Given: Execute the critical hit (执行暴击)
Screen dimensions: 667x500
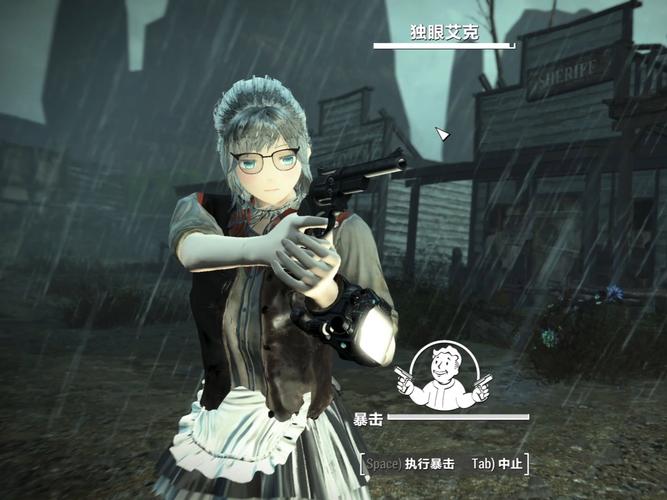Looking at the screenshot, I should coord(409,464).
